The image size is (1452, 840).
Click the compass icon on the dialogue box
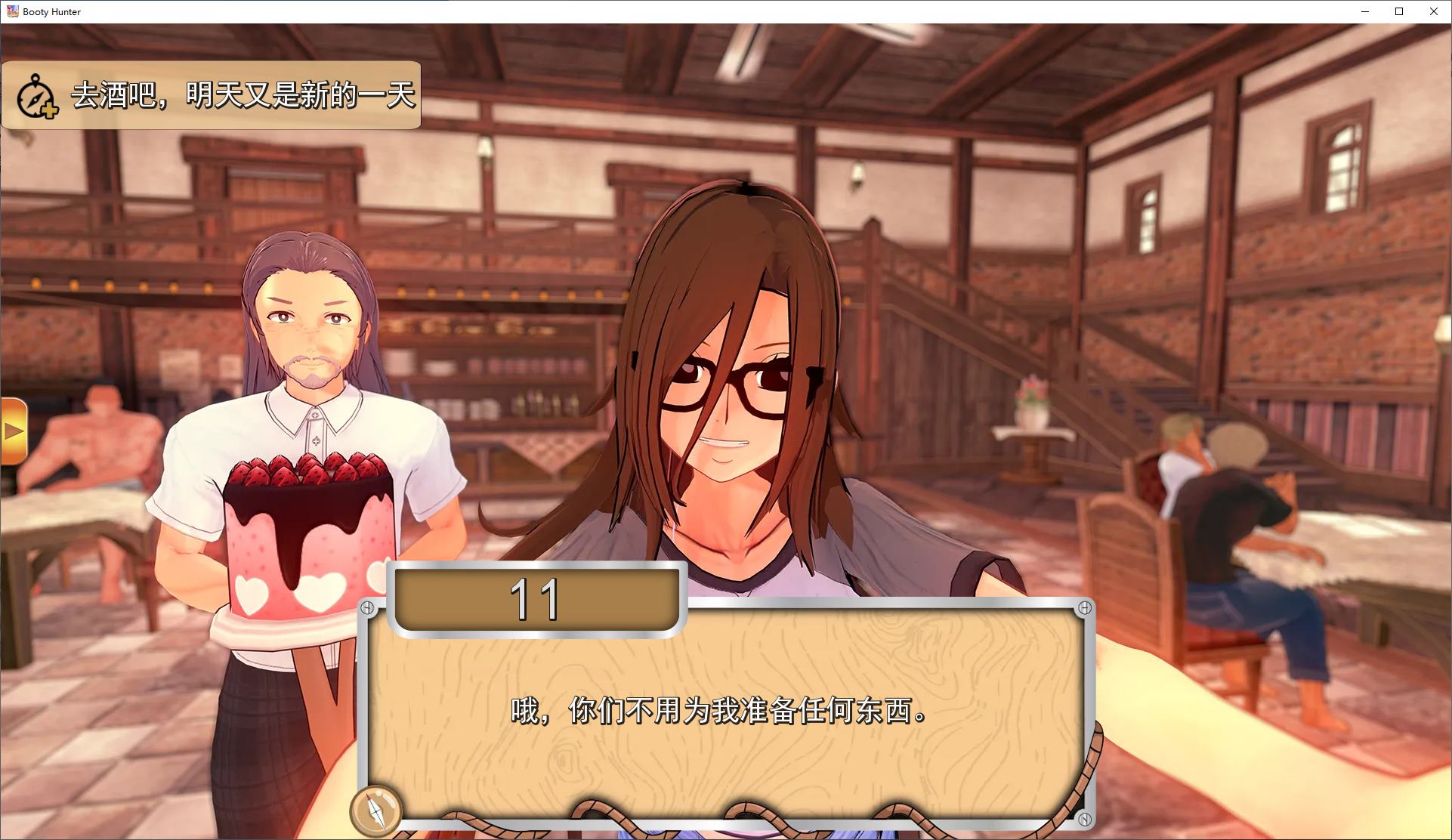(x=378, y=811)
